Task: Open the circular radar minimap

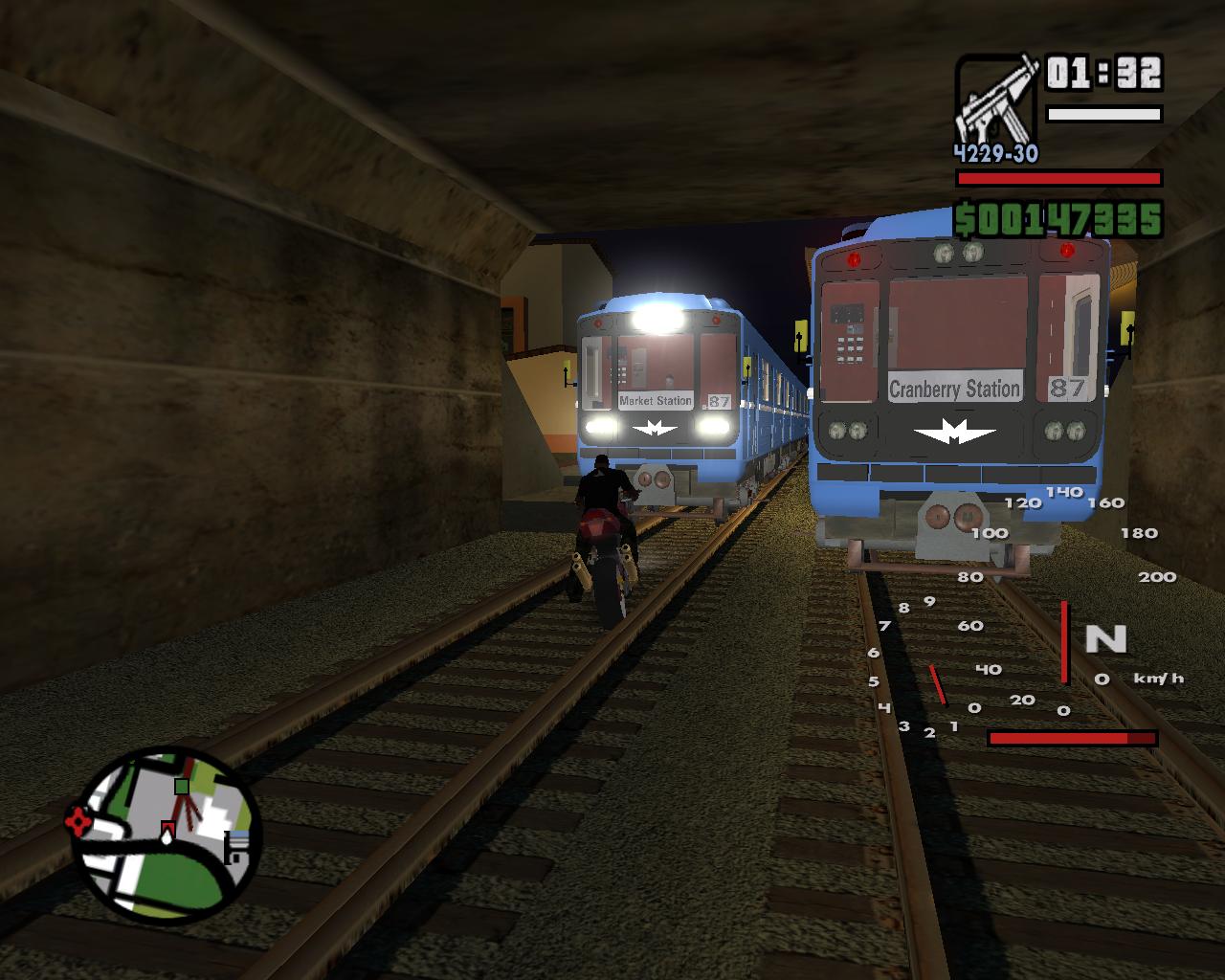Action: (x=167, y=833)
